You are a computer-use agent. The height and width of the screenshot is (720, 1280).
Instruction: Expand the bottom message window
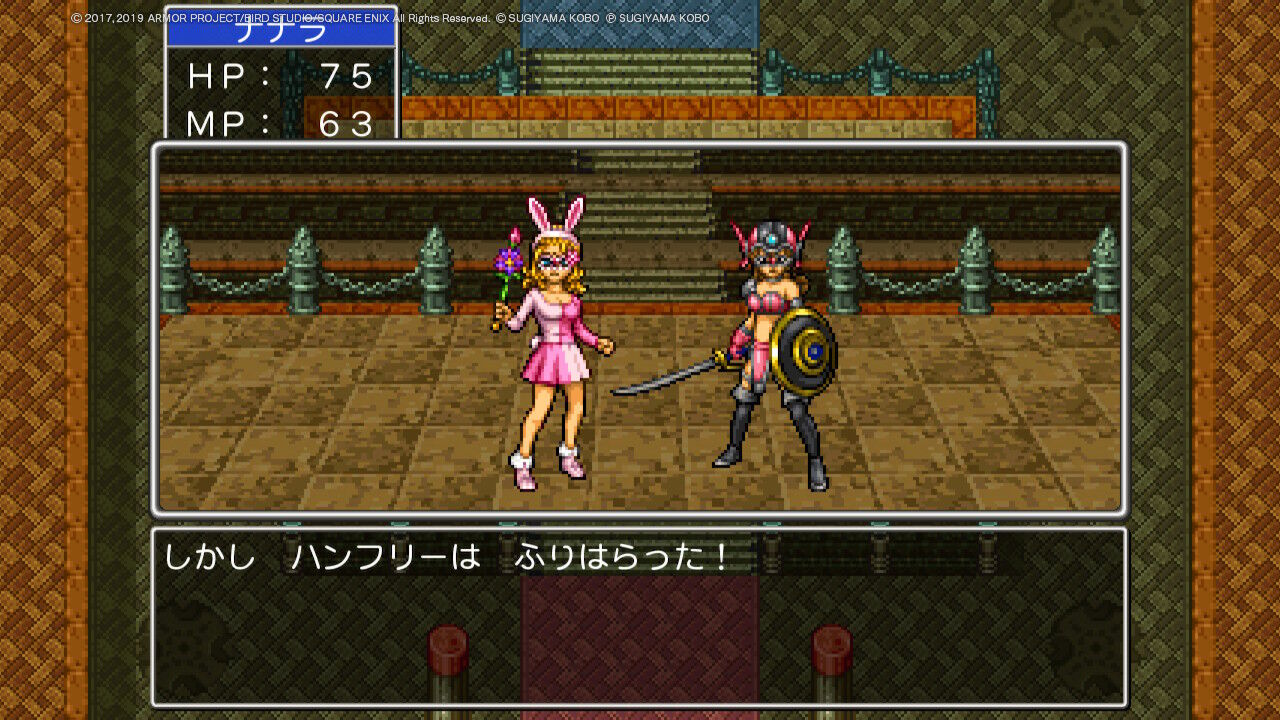pyautogui.click(x=640, y=620)
